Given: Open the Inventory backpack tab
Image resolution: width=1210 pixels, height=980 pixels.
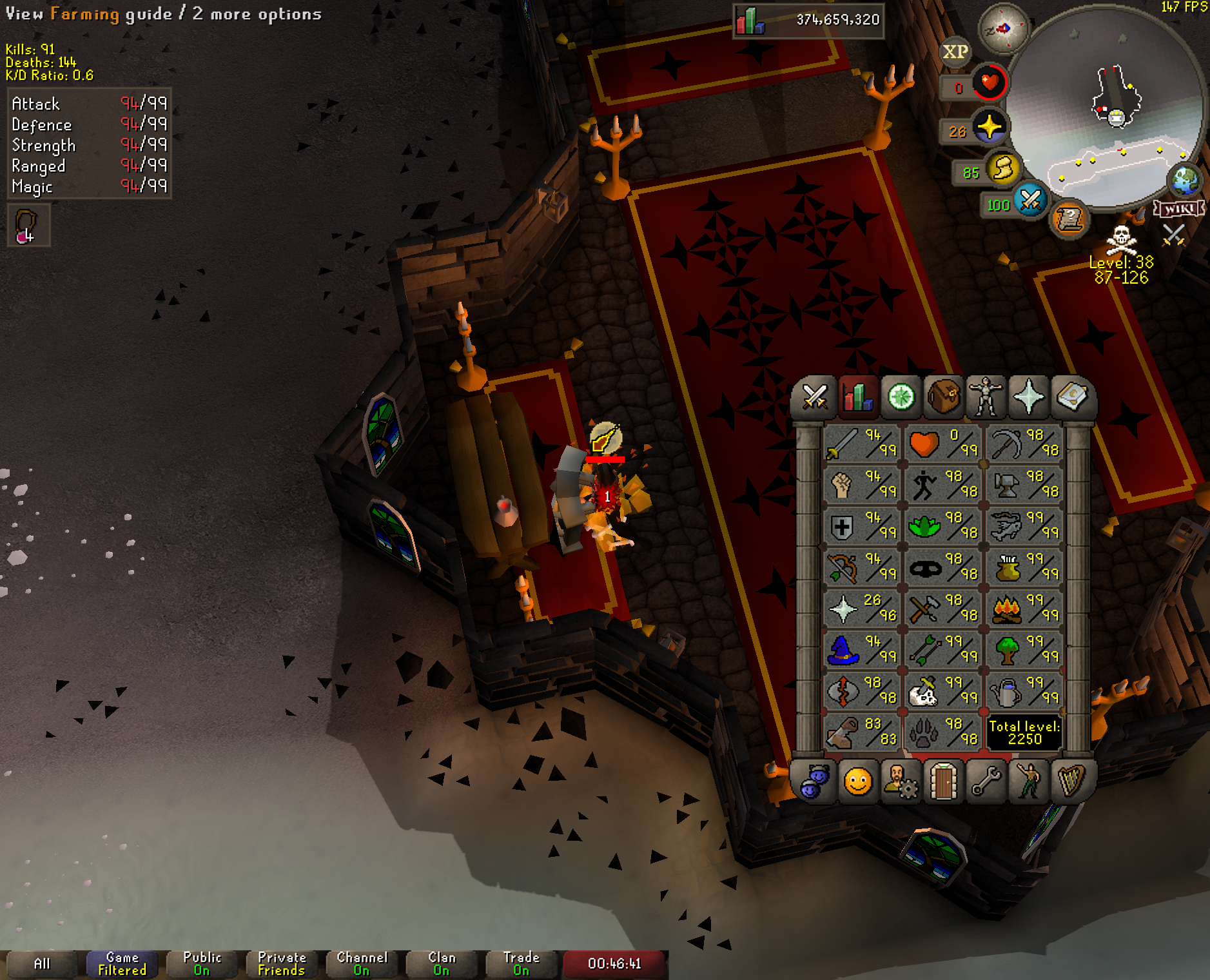Looking at the screenshot, I should click(943, 397).
